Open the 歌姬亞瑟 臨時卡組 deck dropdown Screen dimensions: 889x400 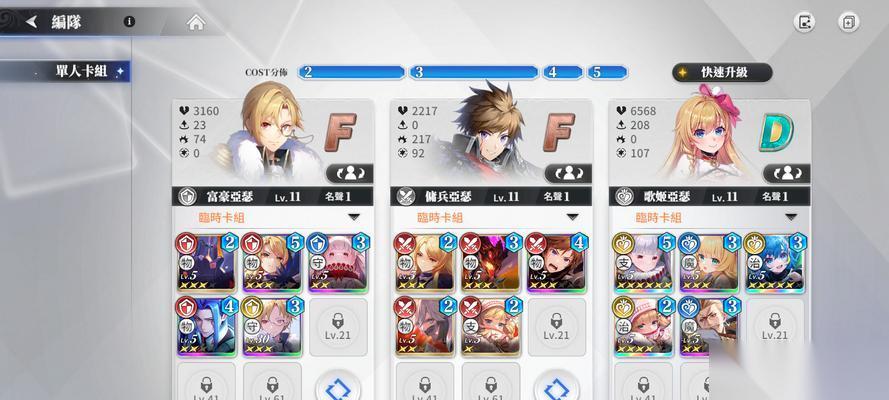click(x=790, y=217)
